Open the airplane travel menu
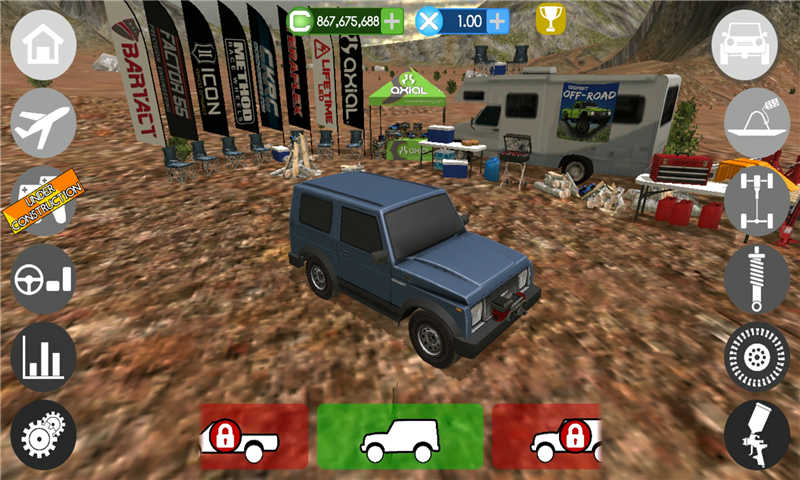Image resolution: width=800 pixels, height=480 pixels. [43, 123]
